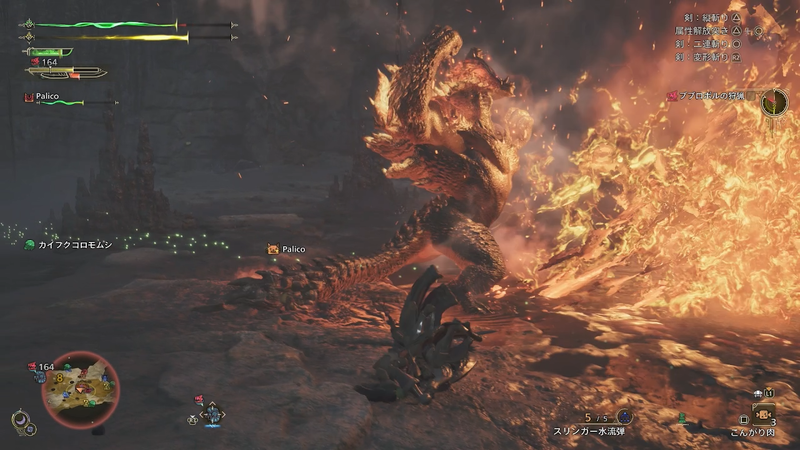Screen dimensions: 800x450
Task: Click the Palico companion status entry
Action: pyautogui.click(x=45, y=98)
